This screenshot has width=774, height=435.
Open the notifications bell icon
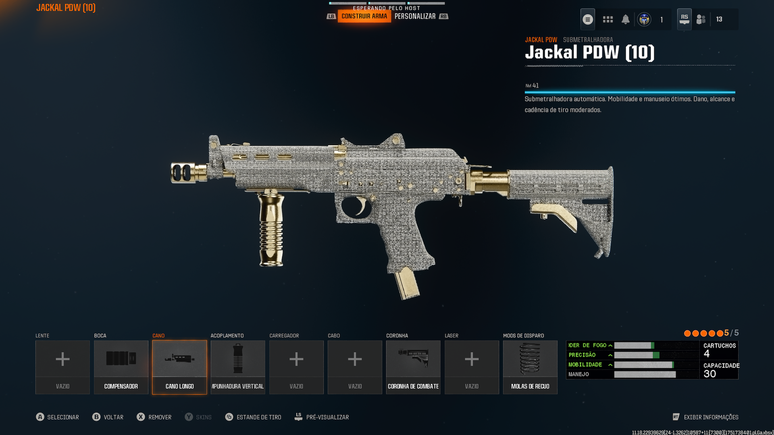tap(626, 19)
